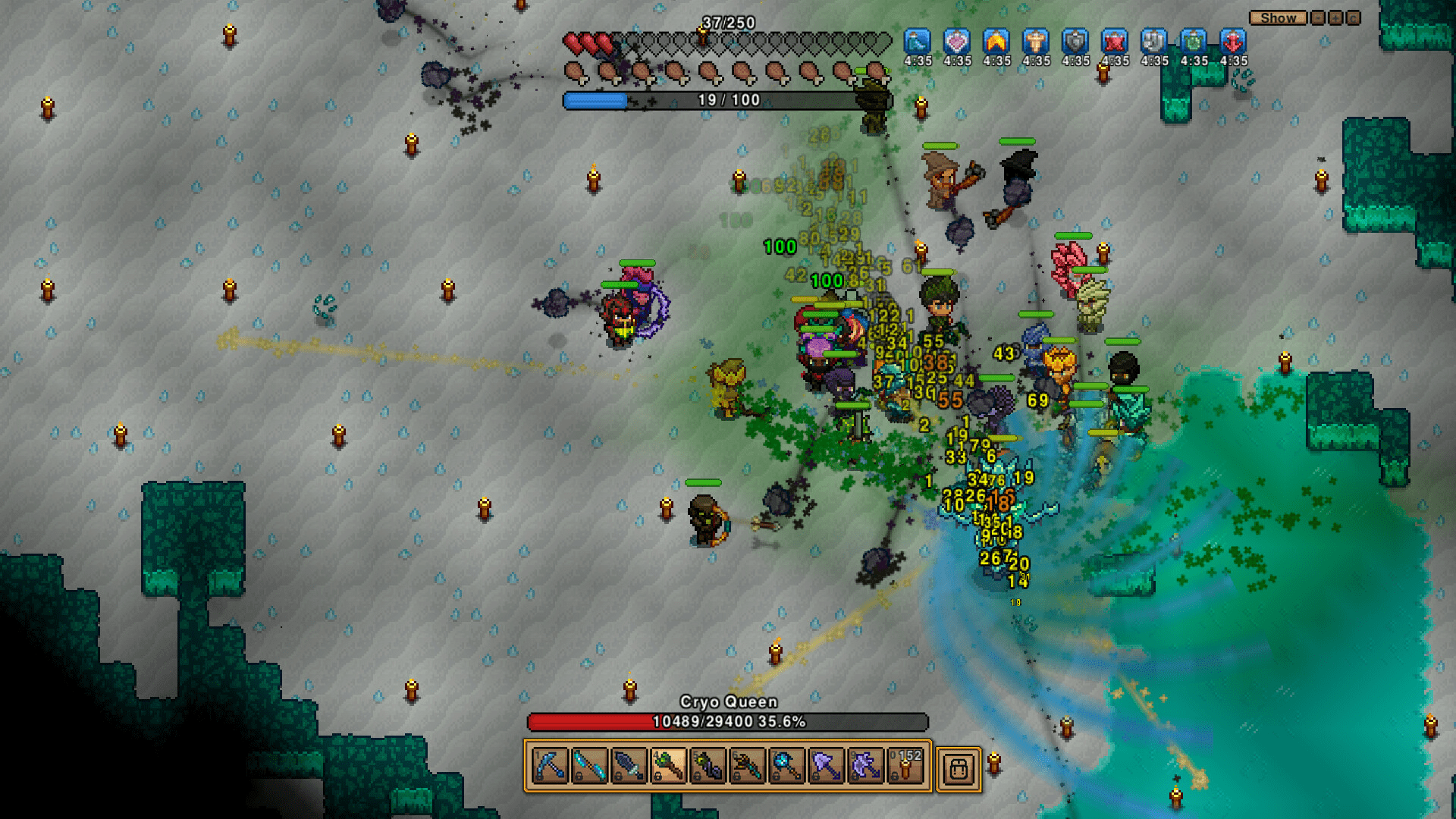Select the teal bow hotbar slot
This screenshot has width=1456, height=819.
click(x=589, y=766)
